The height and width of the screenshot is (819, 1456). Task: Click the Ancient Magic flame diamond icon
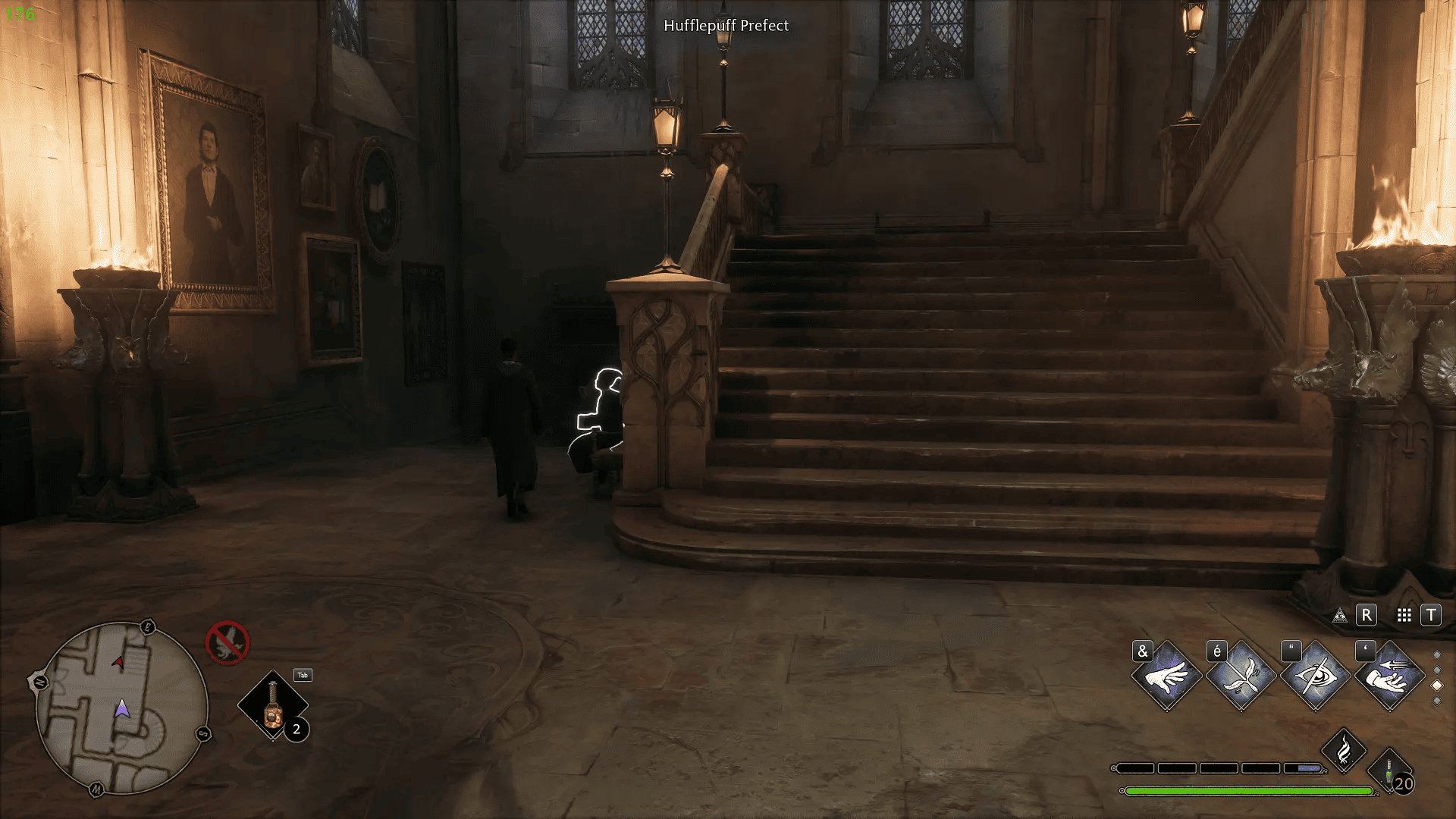[1344, 749]
